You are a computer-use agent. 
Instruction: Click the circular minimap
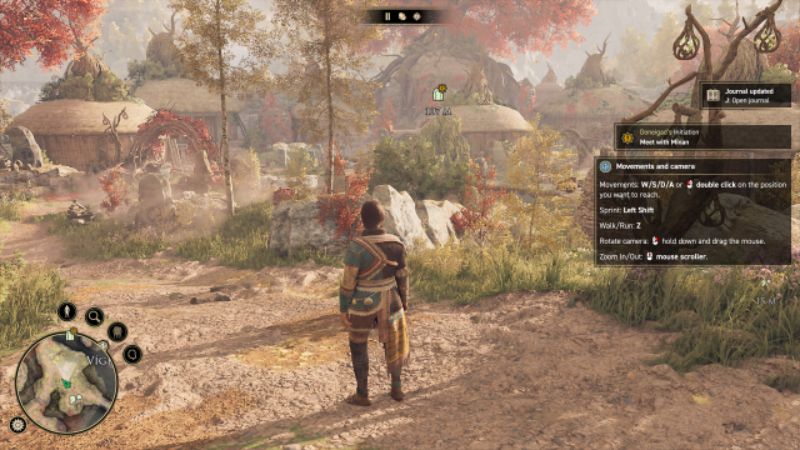coord(66,381)
